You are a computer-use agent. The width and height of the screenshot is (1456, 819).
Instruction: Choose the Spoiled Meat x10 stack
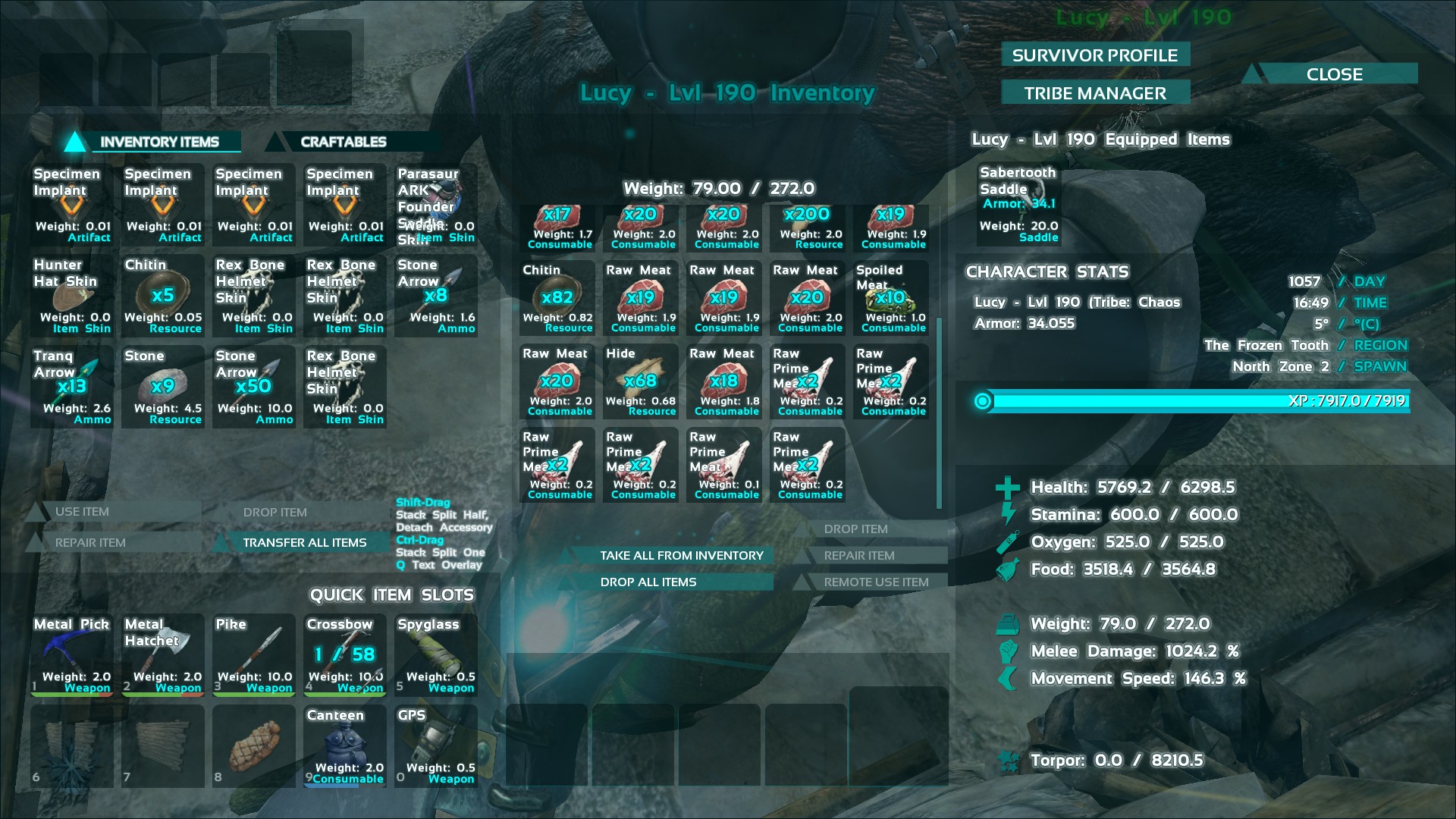point(891,297)
